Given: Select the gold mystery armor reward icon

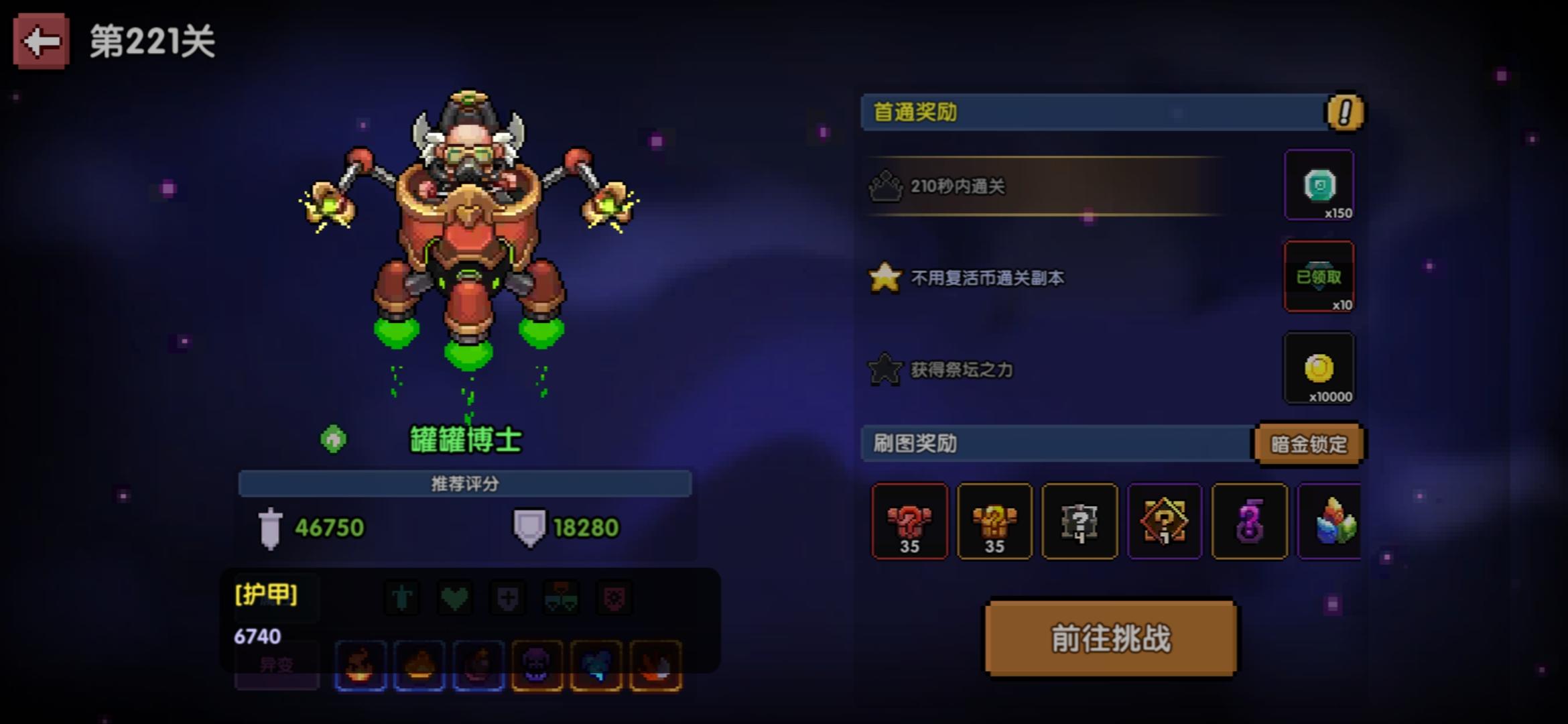Looking at the screenshot, I should coord(996,522).
